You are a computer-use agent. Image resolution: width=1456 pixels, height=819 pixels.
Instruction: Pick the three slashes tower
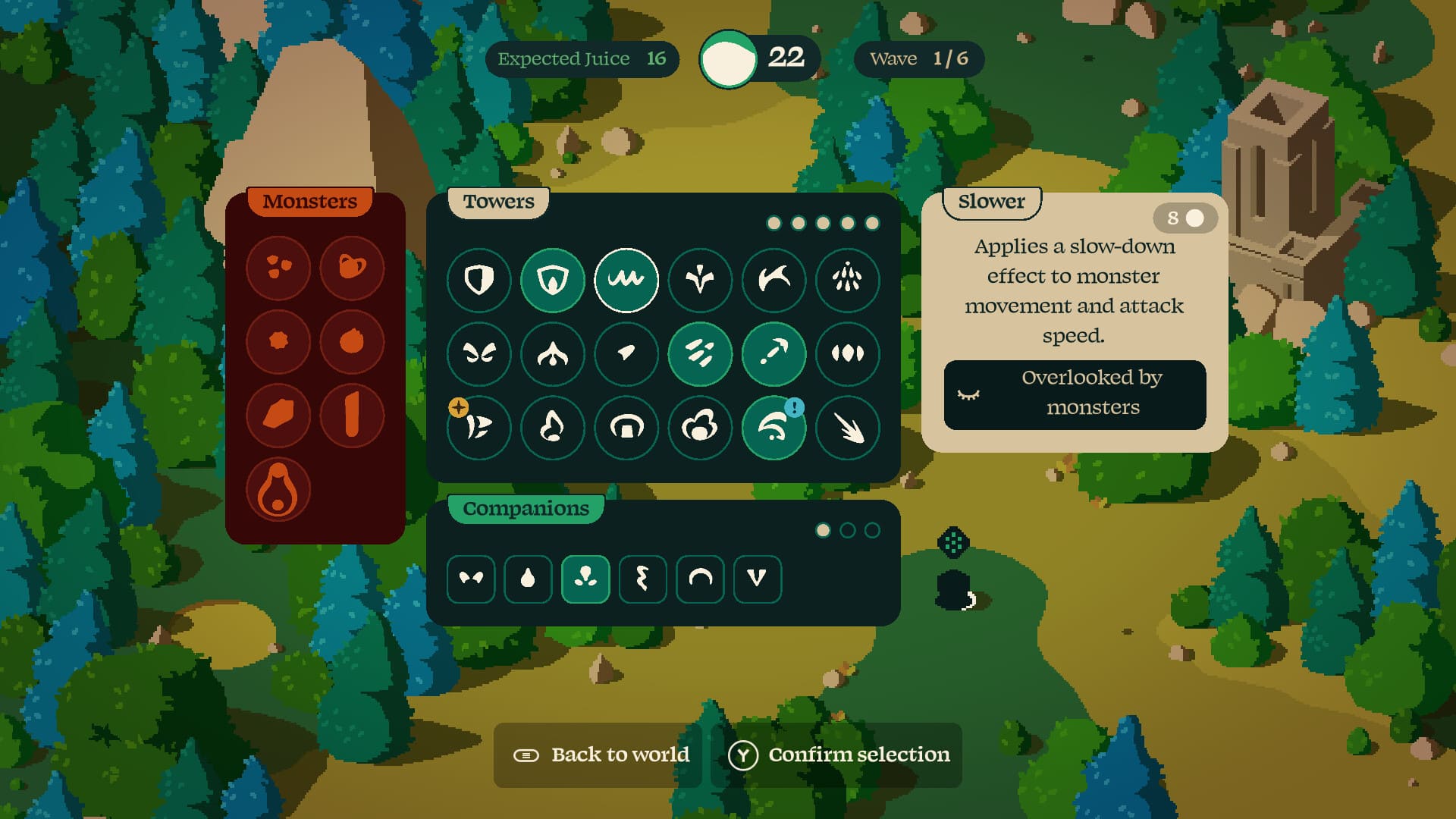(x=699, y=353)
